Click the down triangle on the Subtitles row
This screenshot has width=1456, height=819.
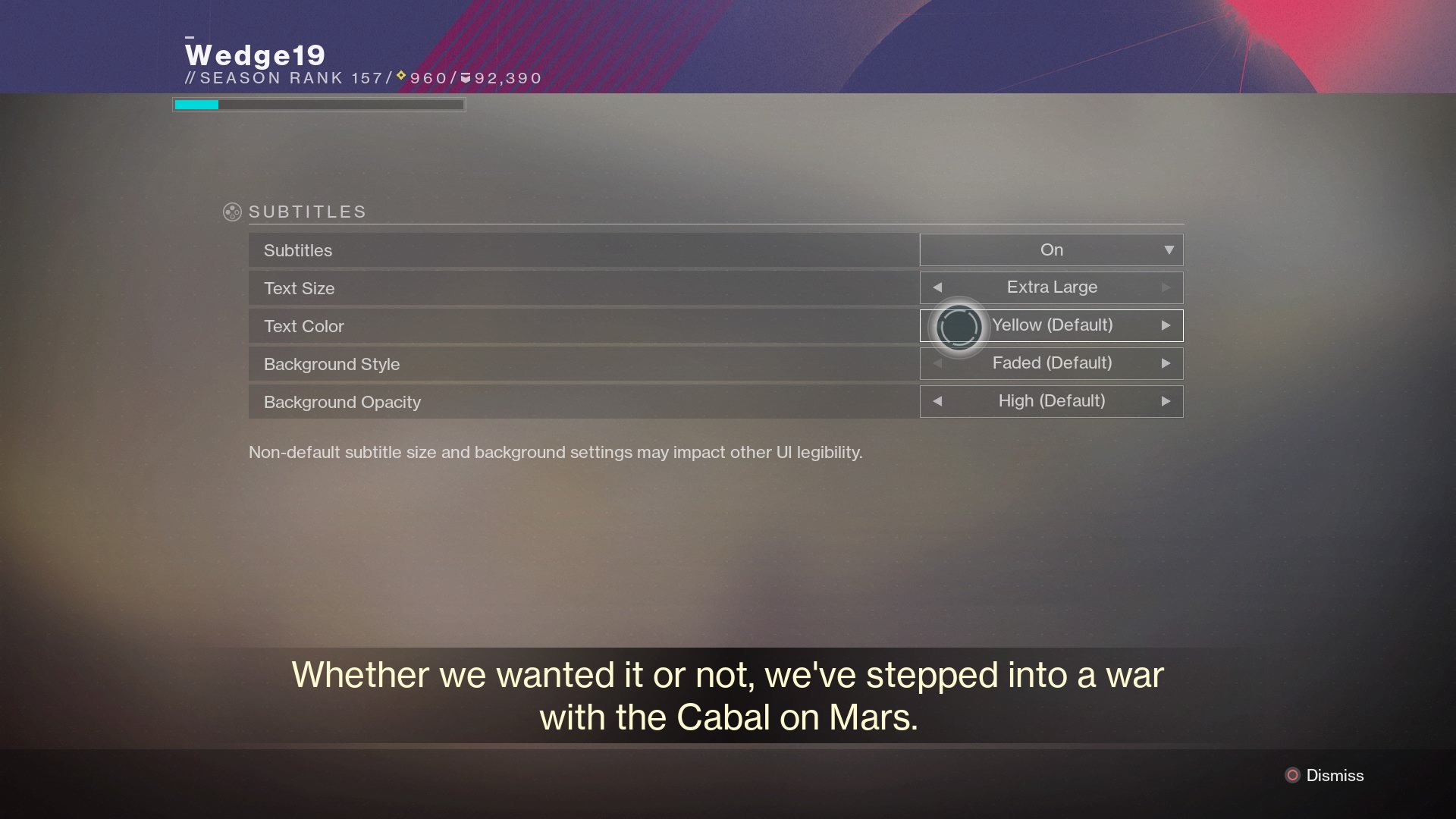pos(1168,249)
